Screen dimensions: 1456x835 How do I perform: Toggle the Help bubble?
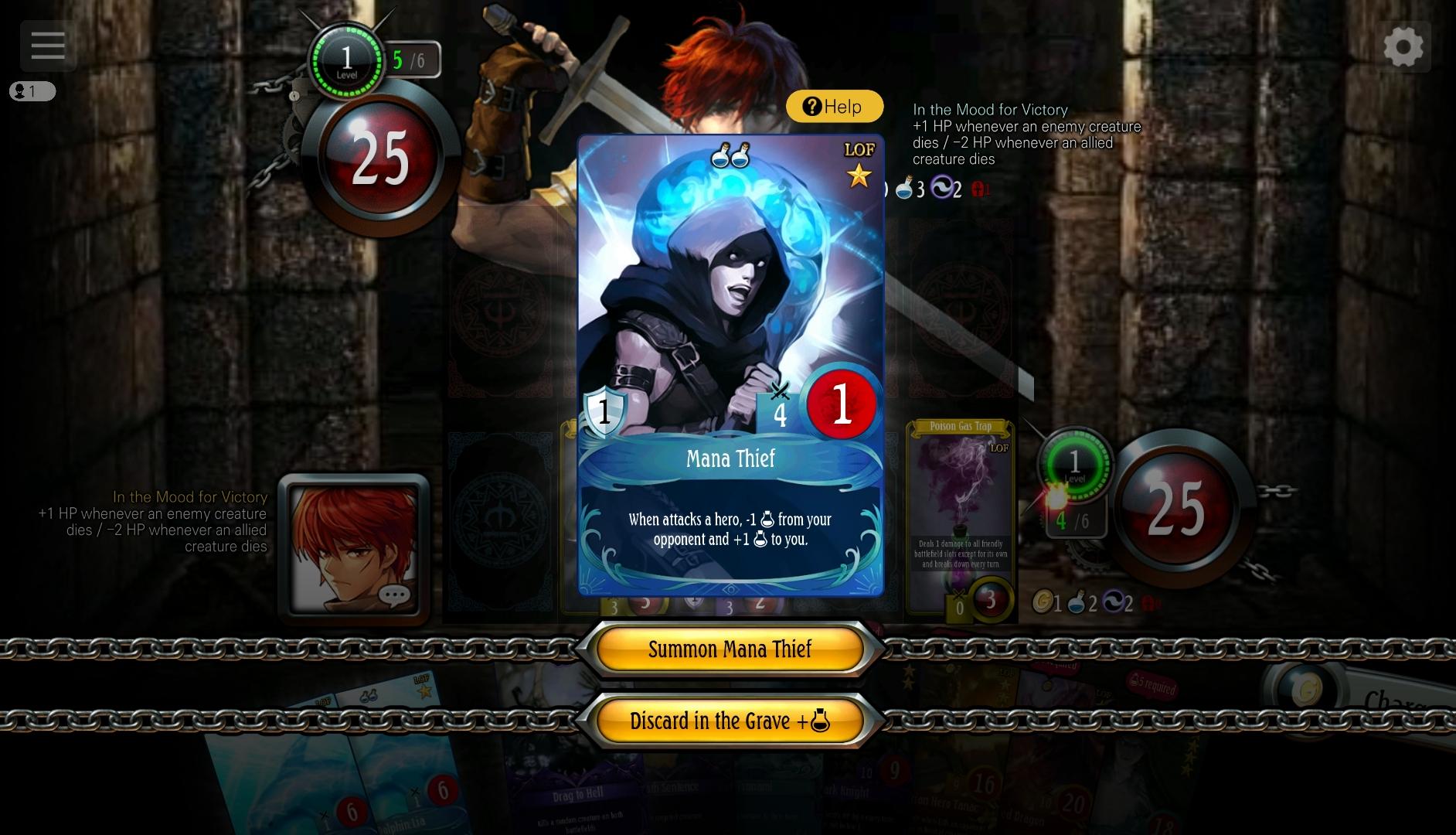click(x=834, y=106)
